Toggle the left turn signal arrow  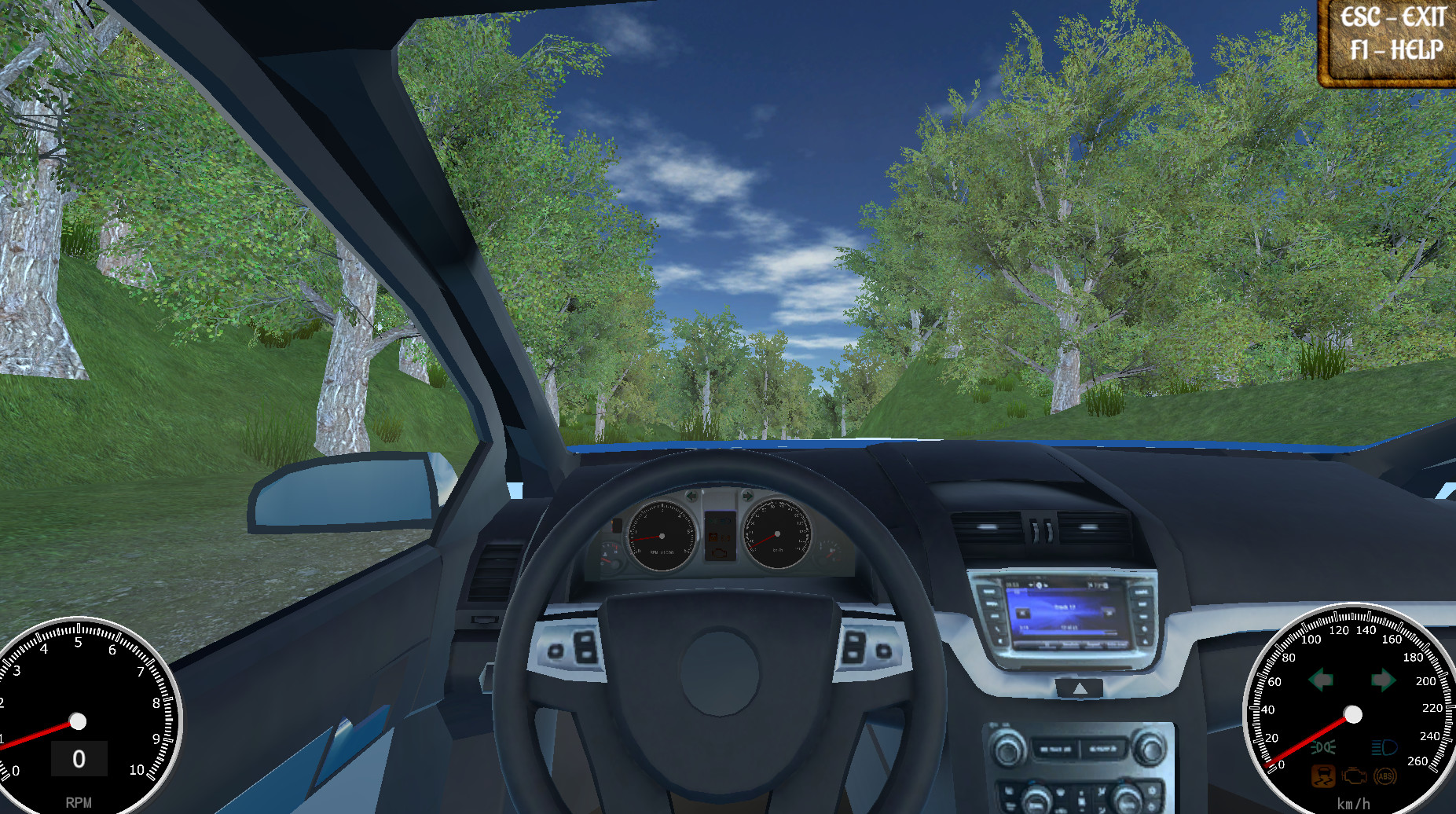[x=1321, y=679]
